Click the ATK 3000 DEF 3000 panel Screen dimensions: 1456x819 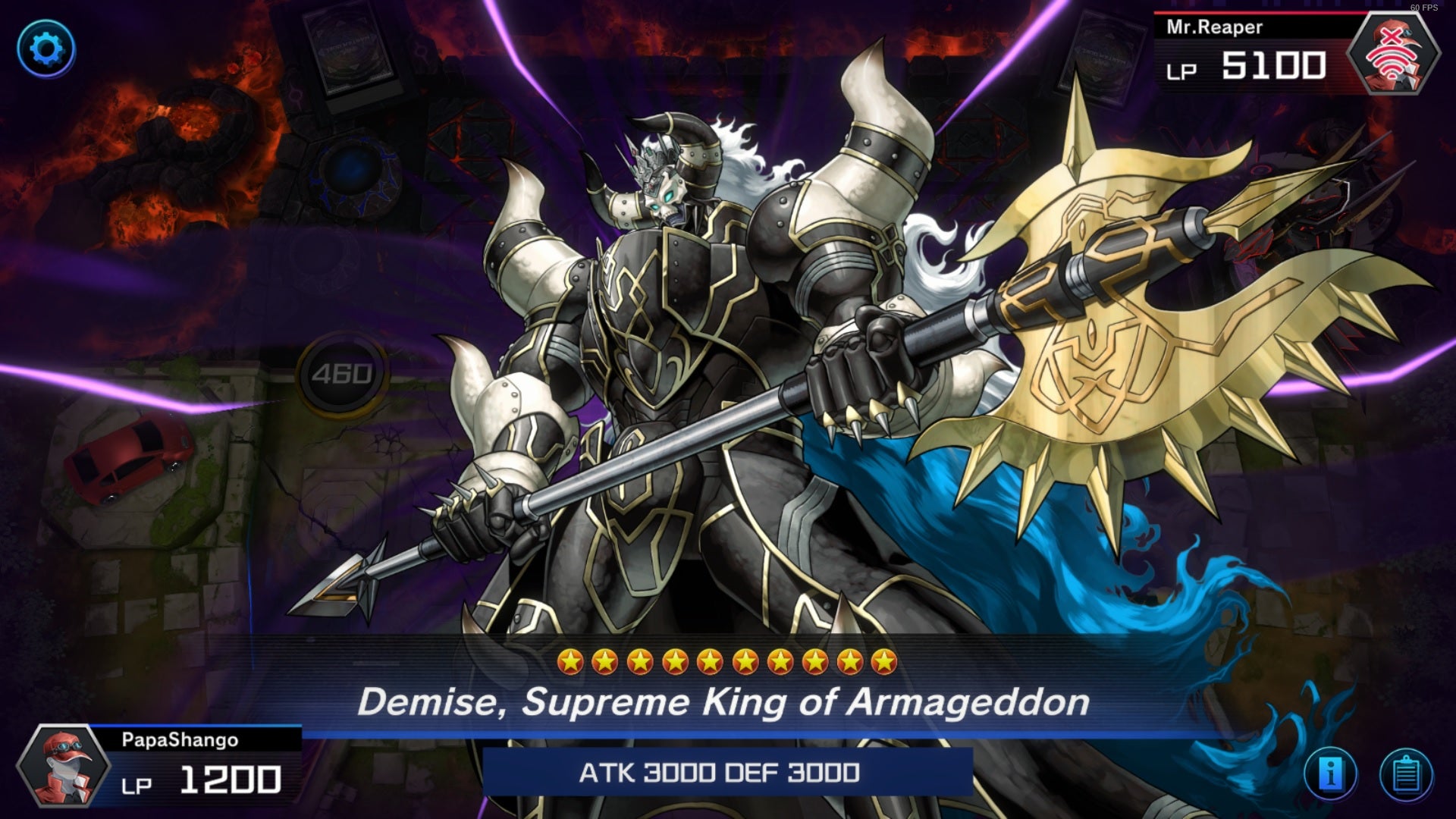719,775
